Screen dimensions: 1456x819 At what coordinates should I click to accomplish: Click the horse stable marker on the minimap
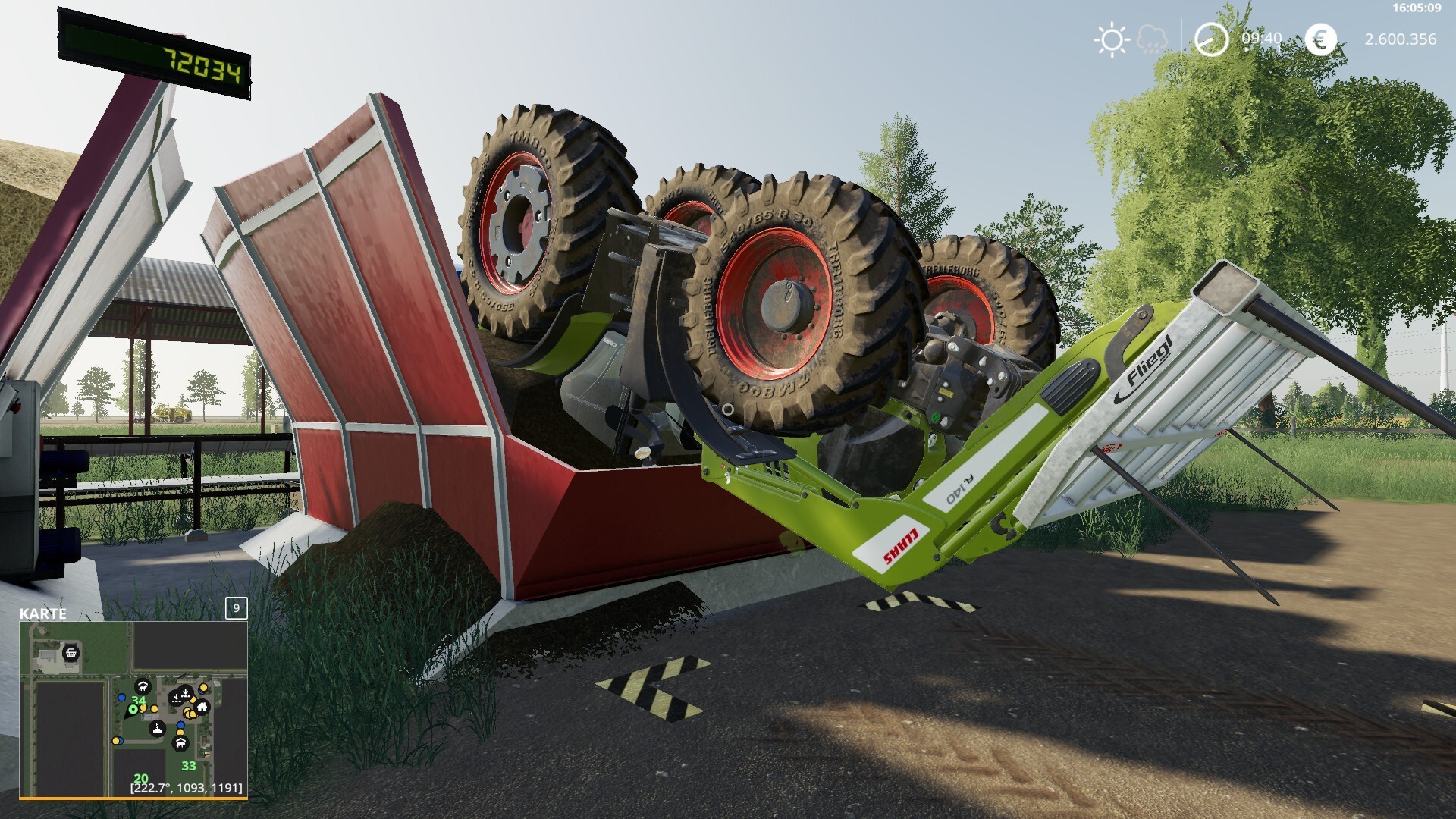point(142,687)
